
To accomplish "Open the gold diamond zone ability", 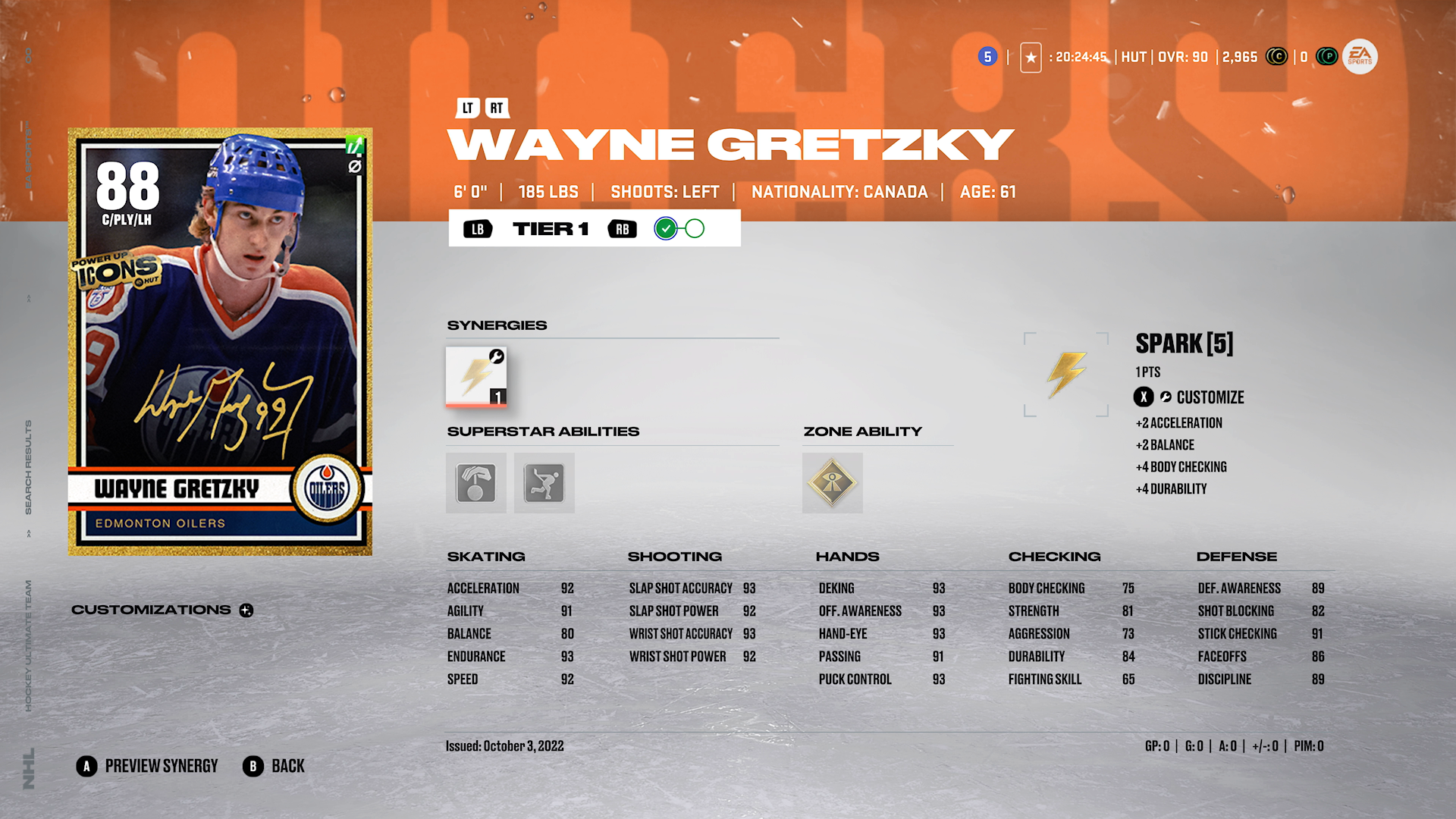I will [x=832, y=483].
